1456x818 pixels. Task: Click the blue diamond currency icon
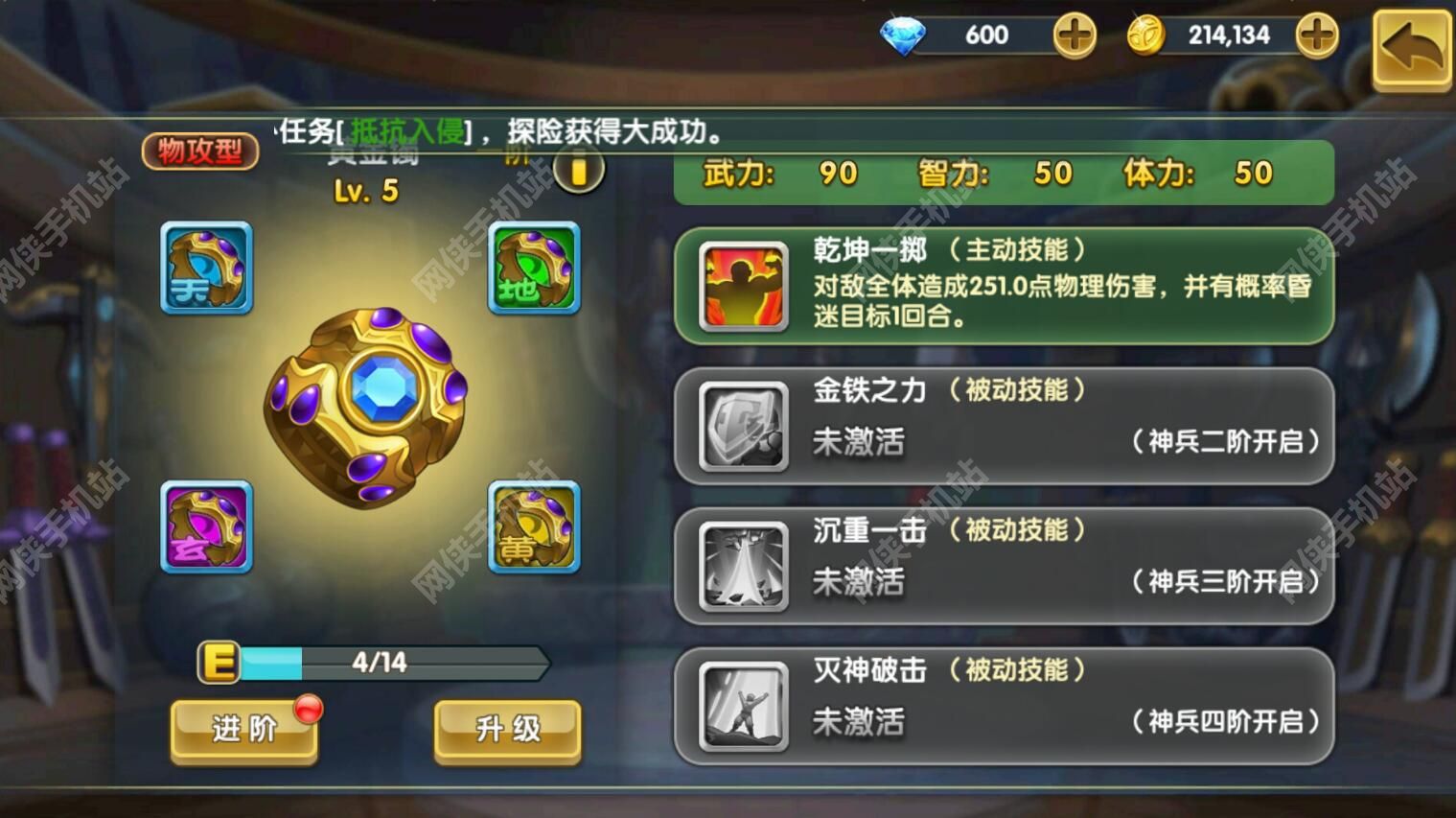point(902,35)
